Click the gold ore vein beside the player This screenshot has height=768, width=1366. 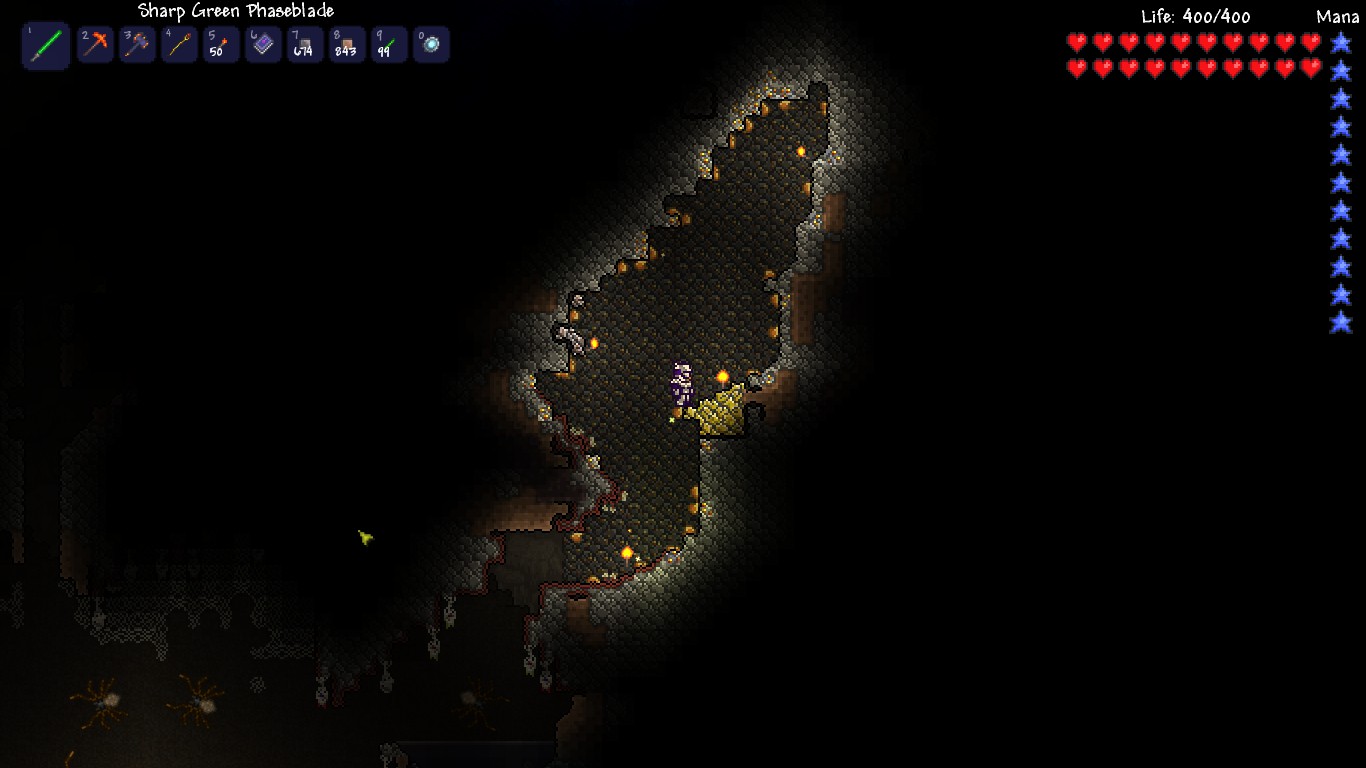coord(722,413)
